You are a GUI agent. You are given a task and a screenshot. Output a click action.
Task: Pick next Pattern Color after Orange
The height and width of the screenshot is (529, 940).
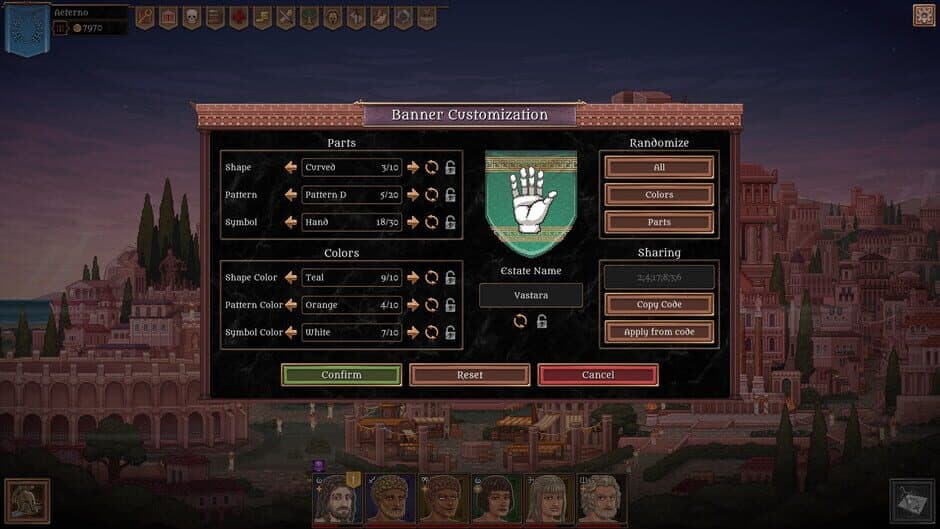413,305
